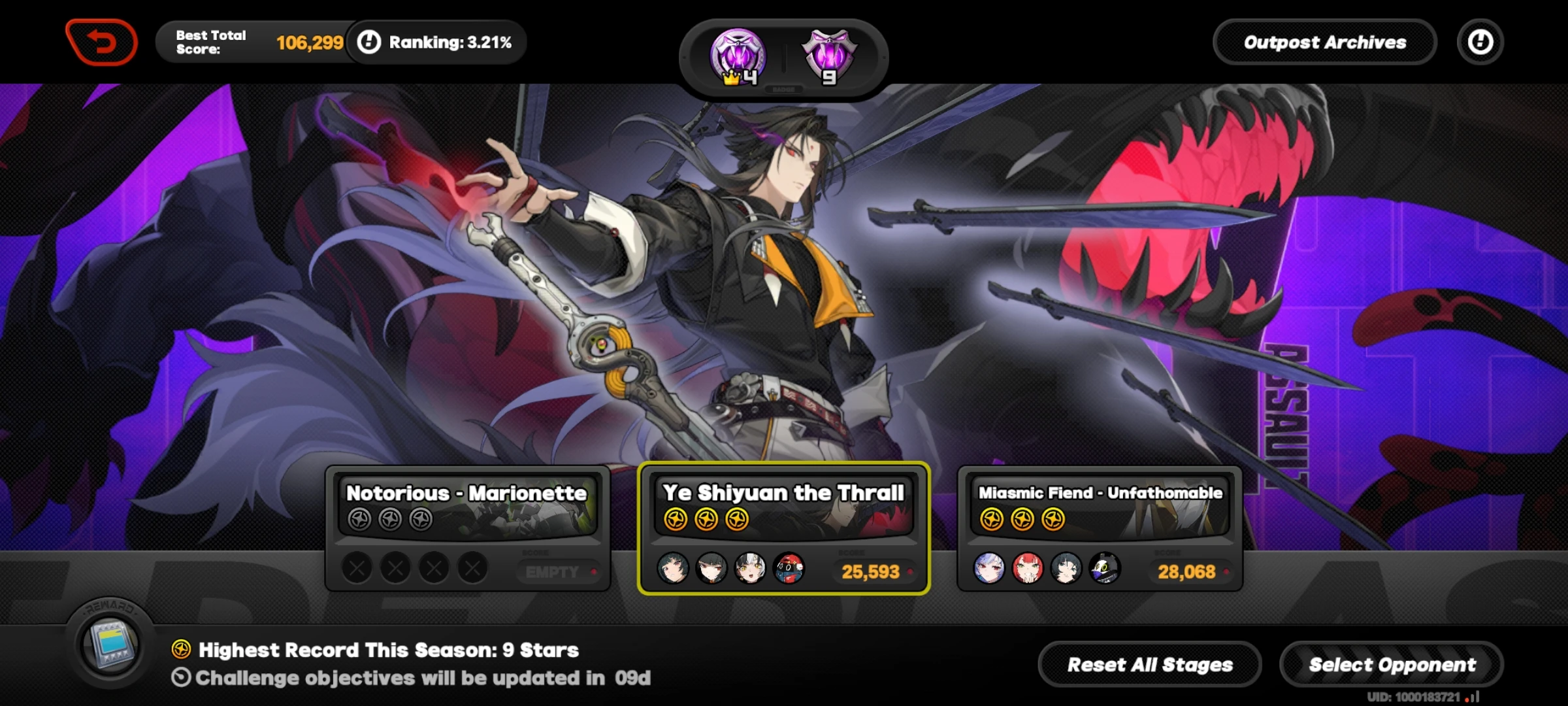The width and height of the screenshot is (1568, 706).
Task: Open the BADGE panel expander below the medals
Action: (784, 90)
